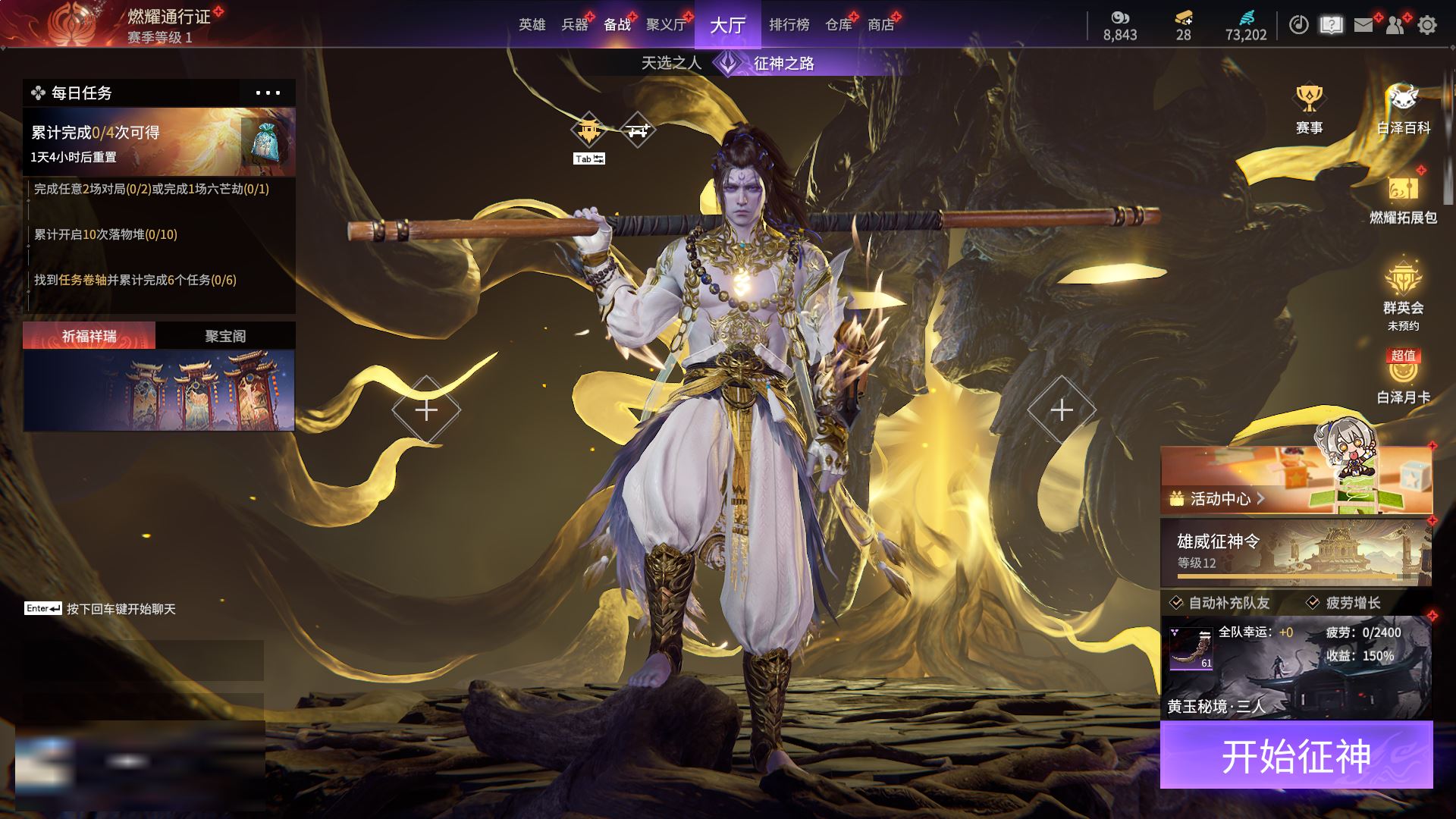Open the 白泽月卡 monthly card
The width and height of the screenshot is (1456, 819).
(1403, 377)
